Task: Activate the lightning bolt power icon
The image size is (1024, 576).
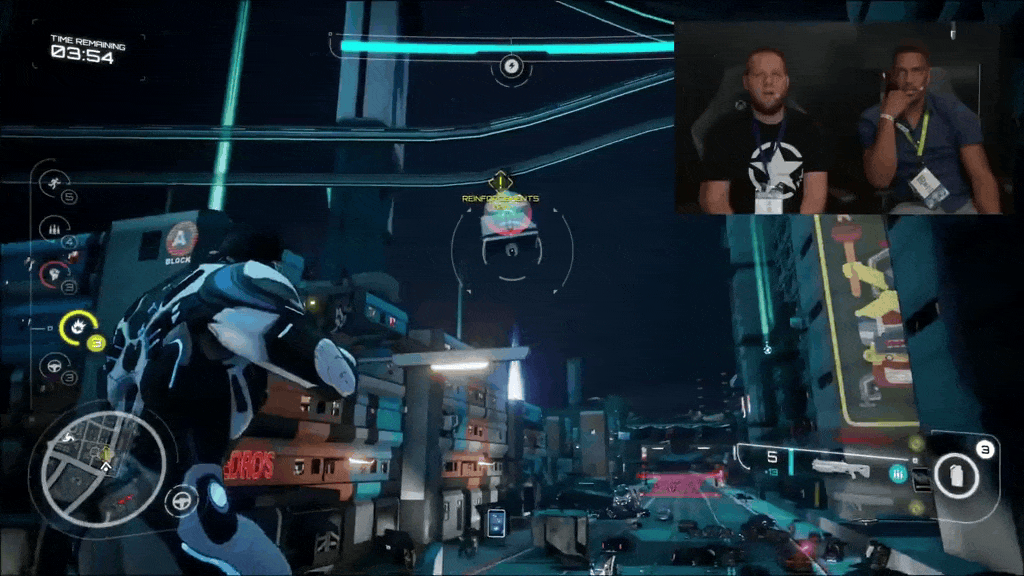Action: [x=511, y=68]
